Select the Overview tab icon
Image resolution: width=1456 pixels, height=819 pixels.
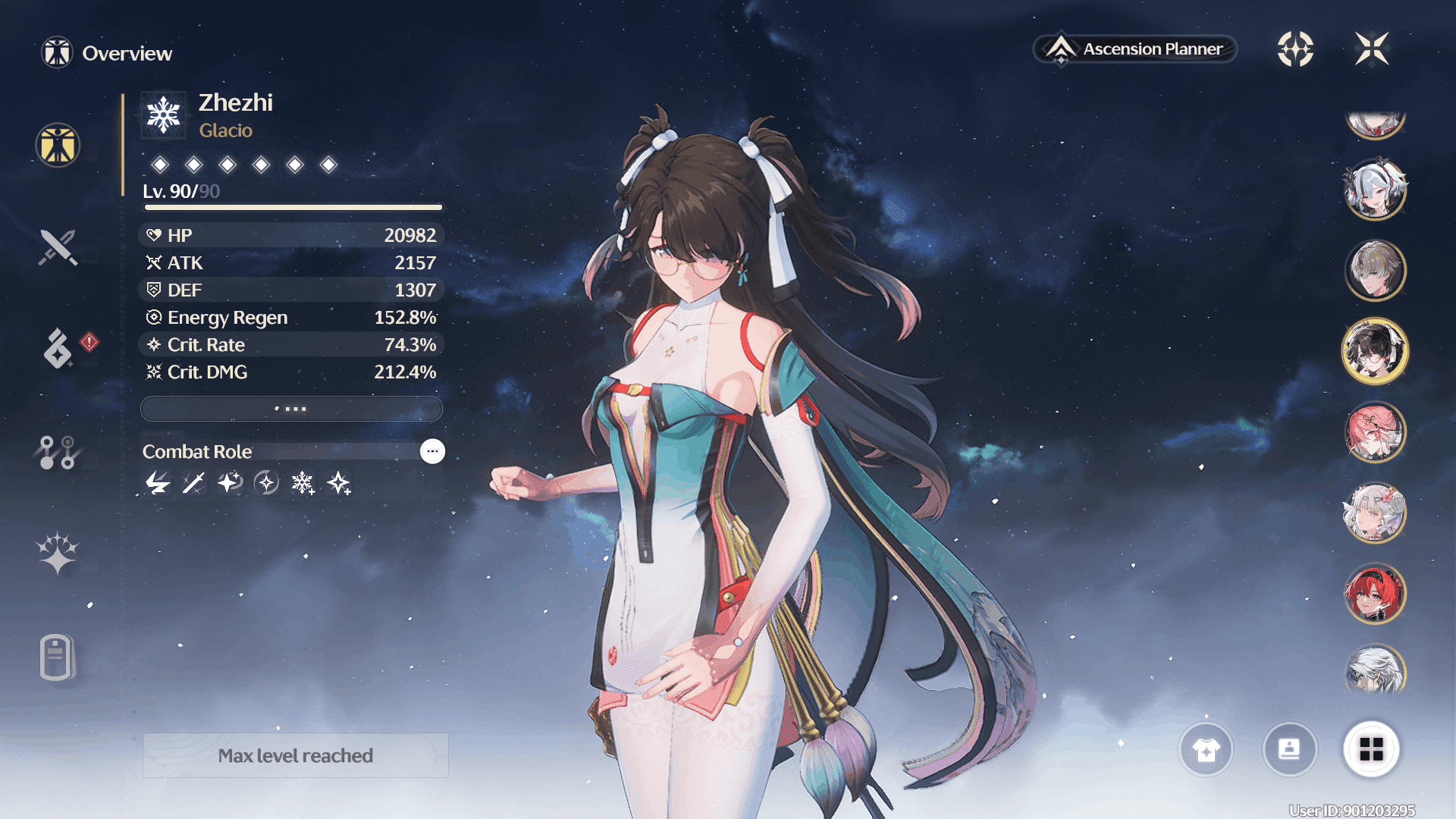(x=58, y=145)
